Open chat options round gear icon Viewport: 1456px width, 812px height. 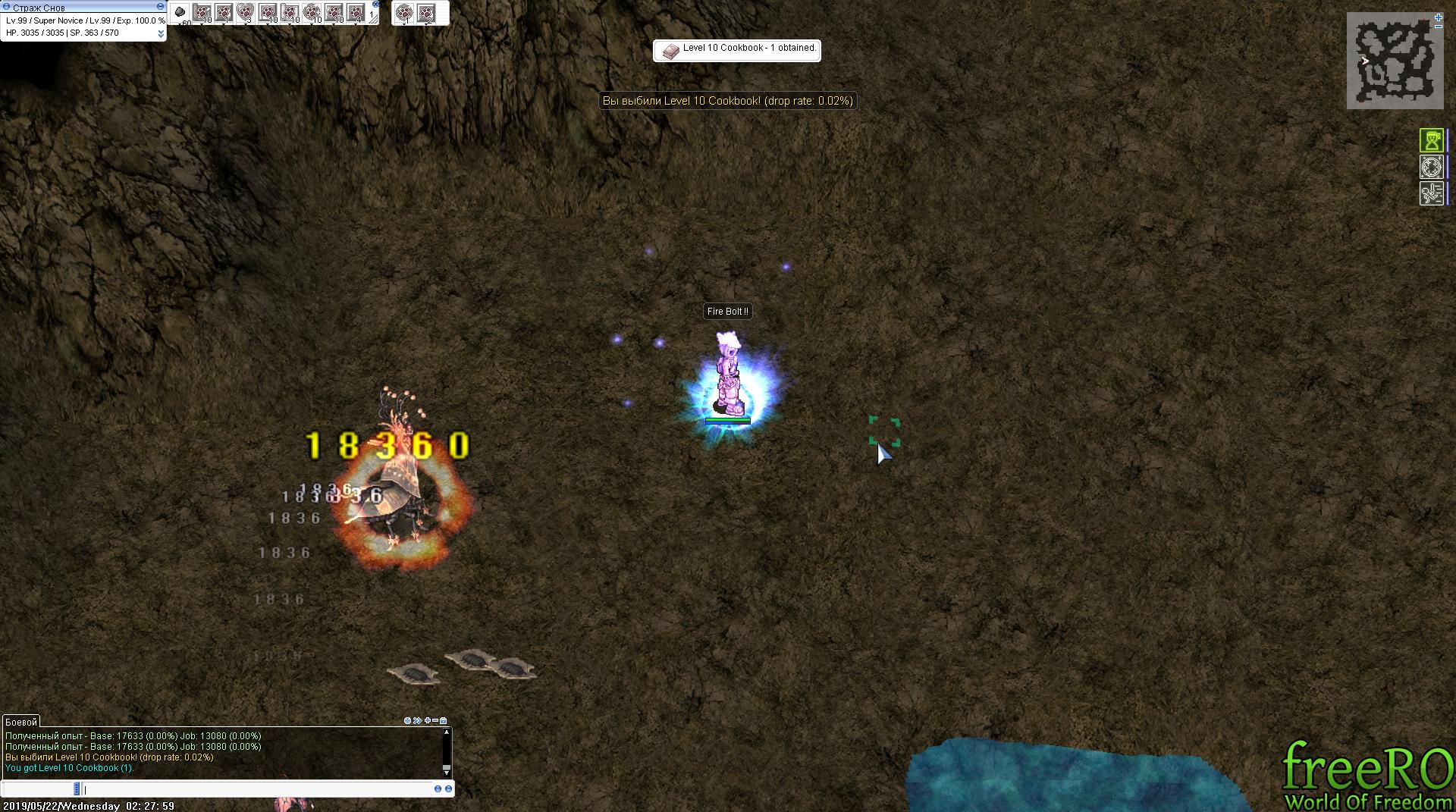pos(408,721)
